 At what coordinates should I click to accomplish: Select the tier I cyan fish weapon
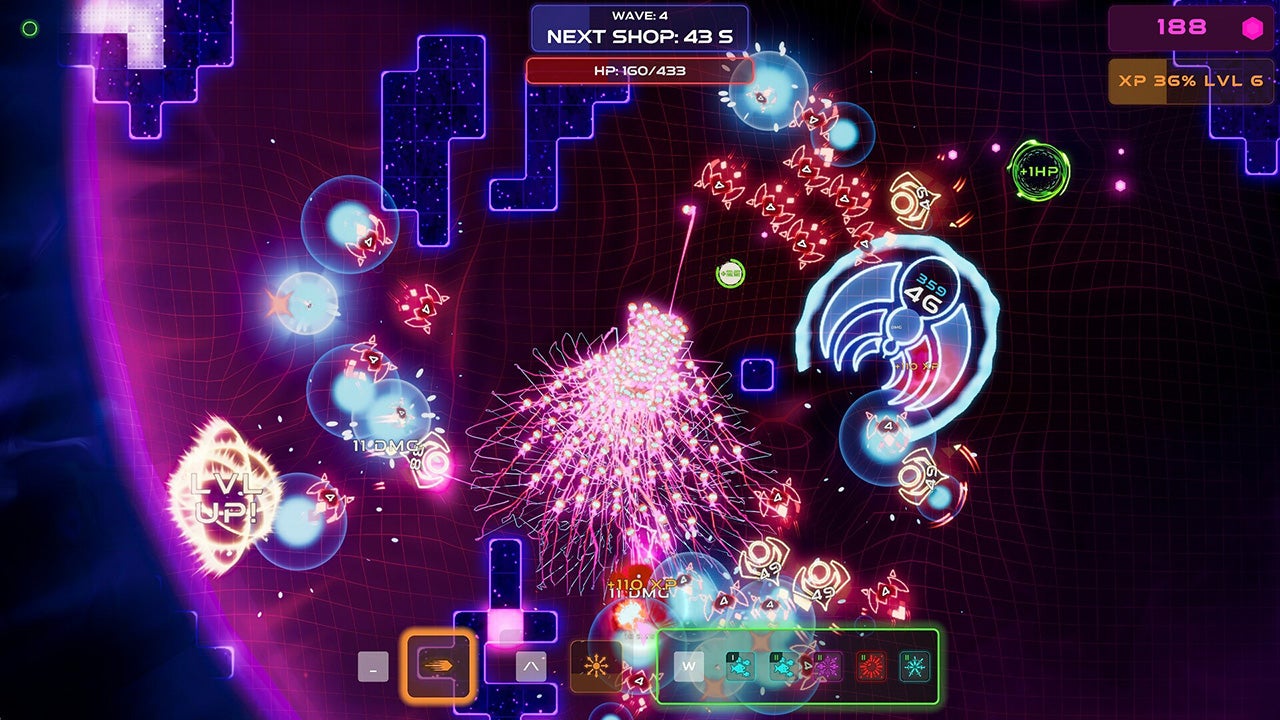coord(740,666)
